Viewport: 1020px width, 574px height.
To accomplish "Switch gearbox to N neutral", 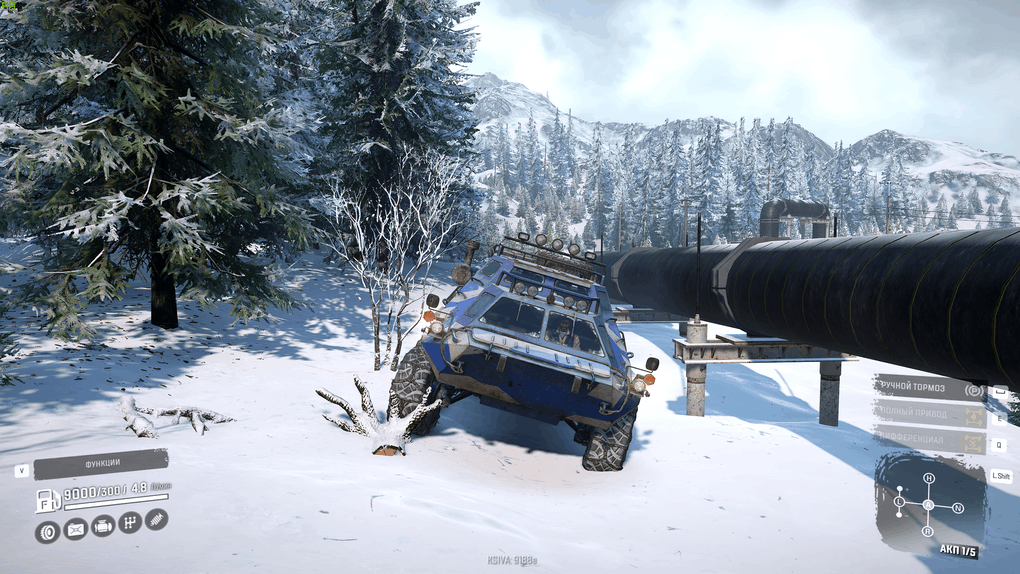I will (x=957, y=508).
